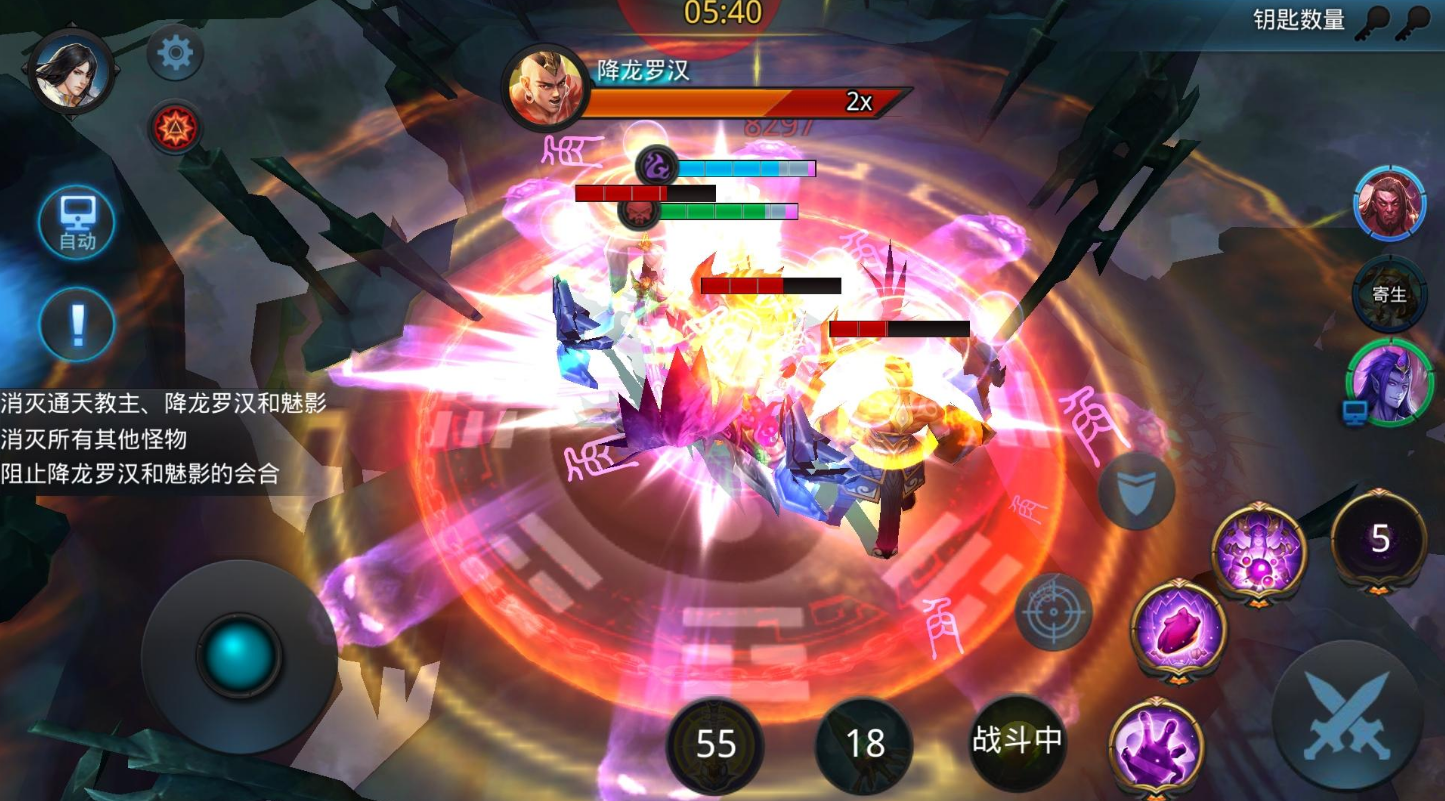Tap the 战斗中 button

point(1016,742)
